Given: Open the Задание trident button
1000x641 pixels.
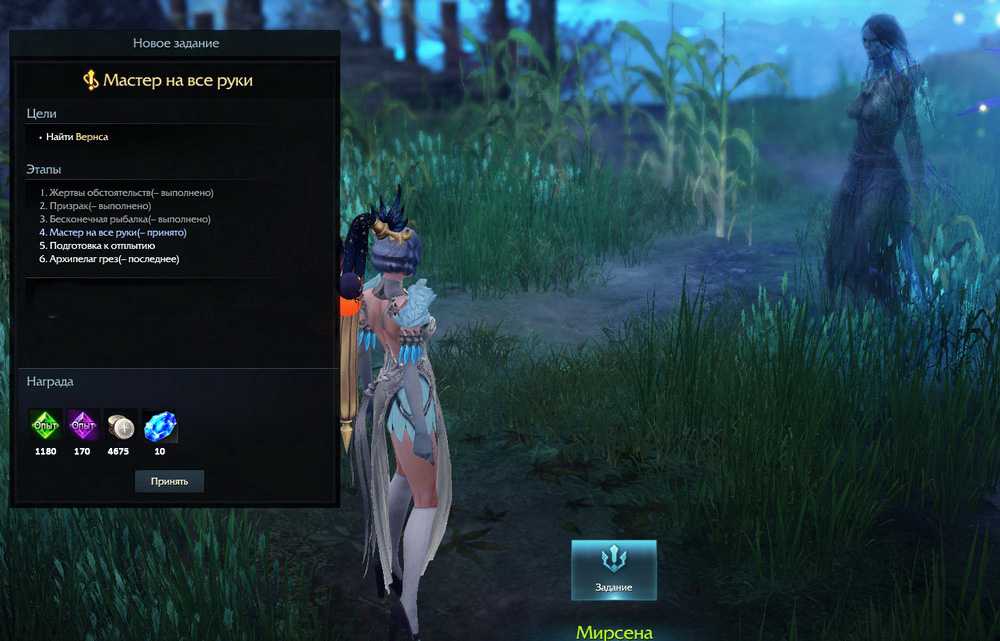Looking at the screenshot, I should click(x=613, y=569).
